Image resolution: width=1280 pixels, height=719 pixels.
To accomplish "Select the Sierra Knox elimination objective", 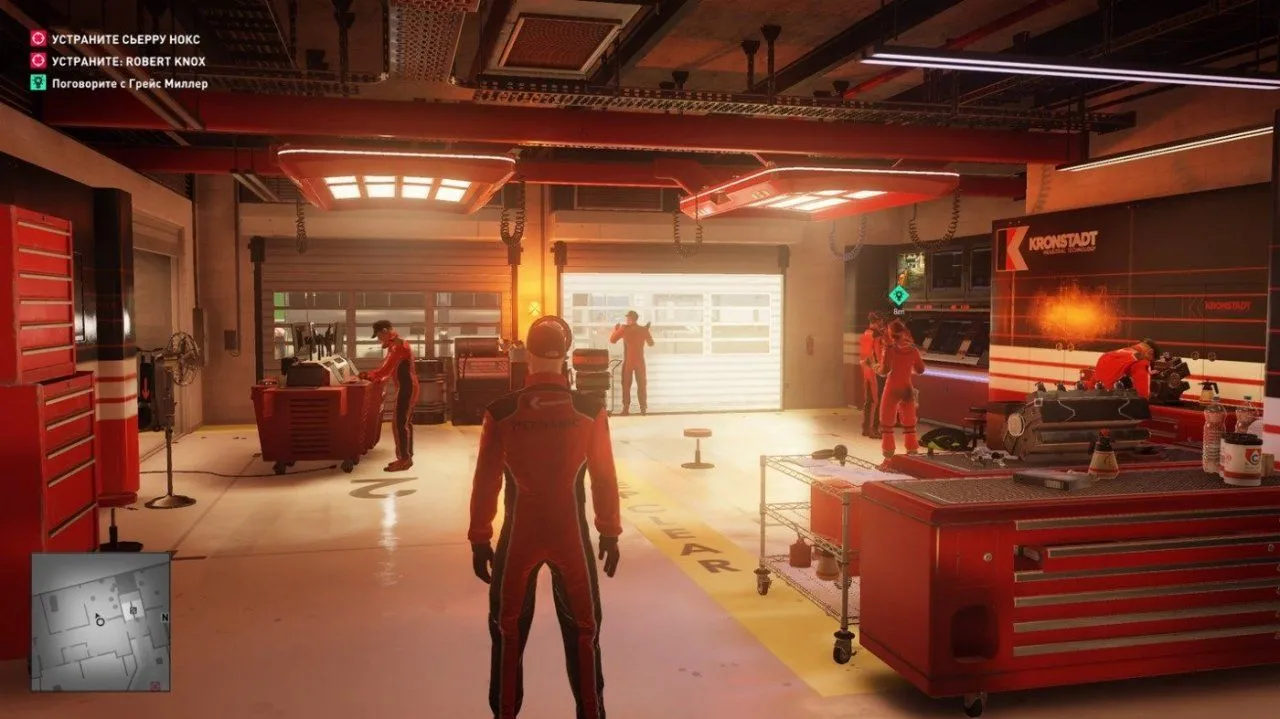I will [x=127, y=39].
